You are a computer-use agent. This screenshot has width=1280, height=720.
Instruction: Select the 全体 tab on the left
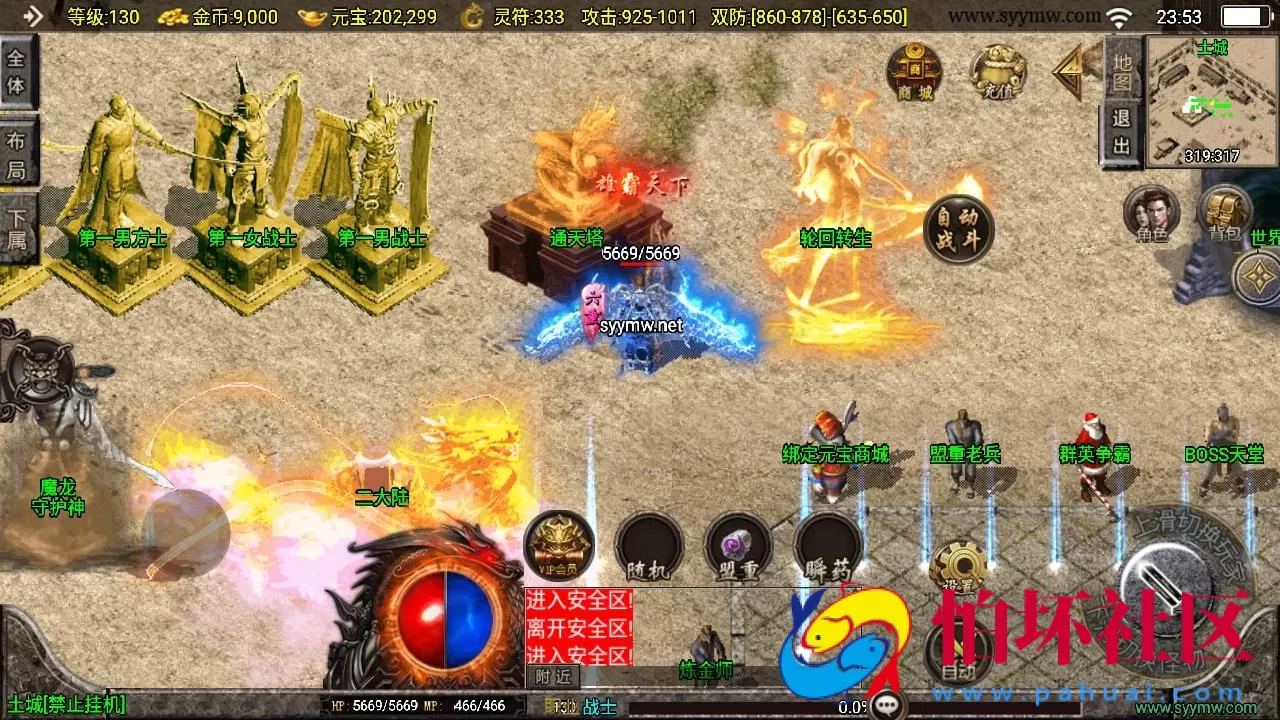(17, 71)
